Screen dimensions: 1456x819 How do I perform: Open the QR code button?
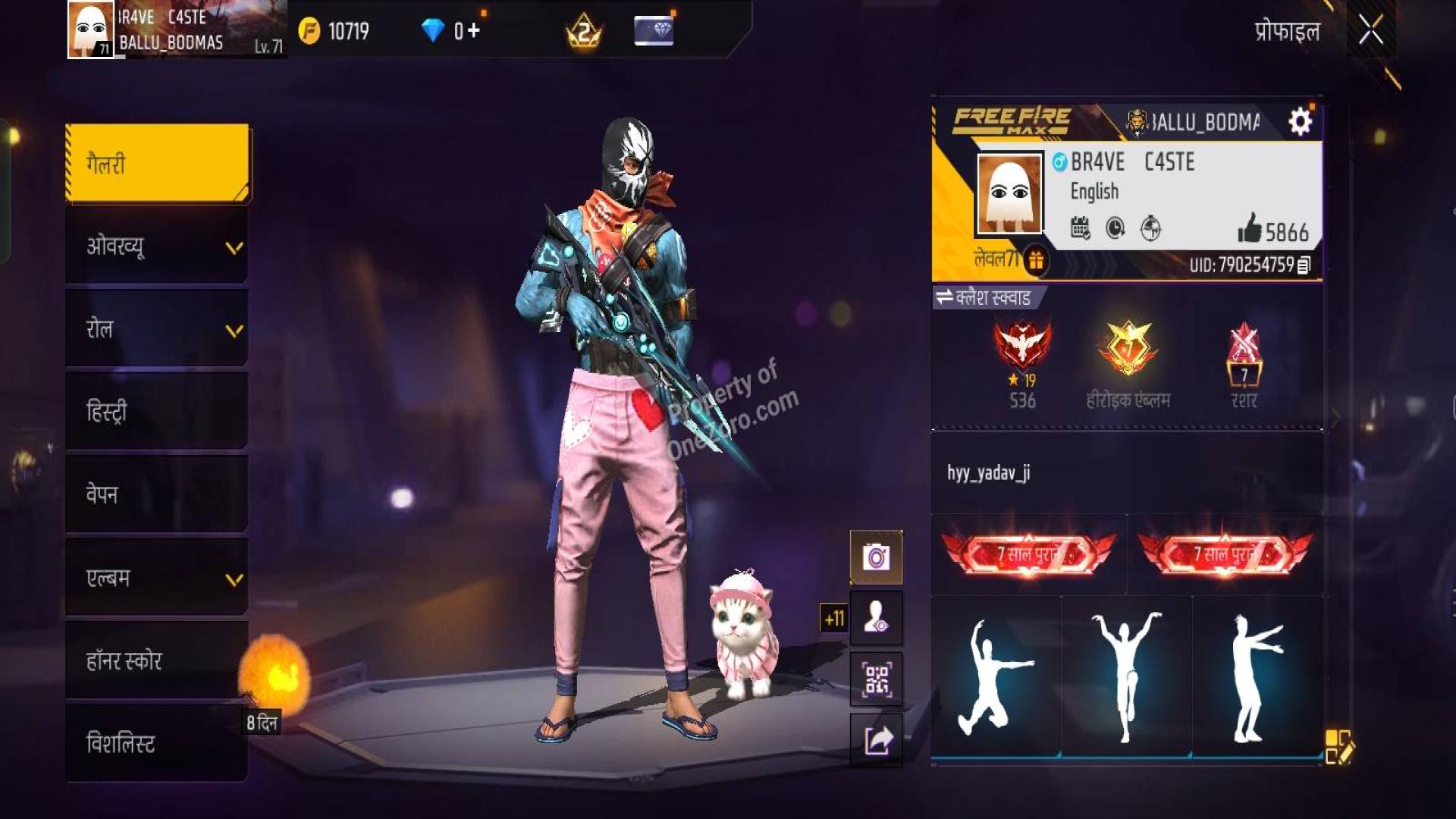pyautogui.click(x=876, y=679)
